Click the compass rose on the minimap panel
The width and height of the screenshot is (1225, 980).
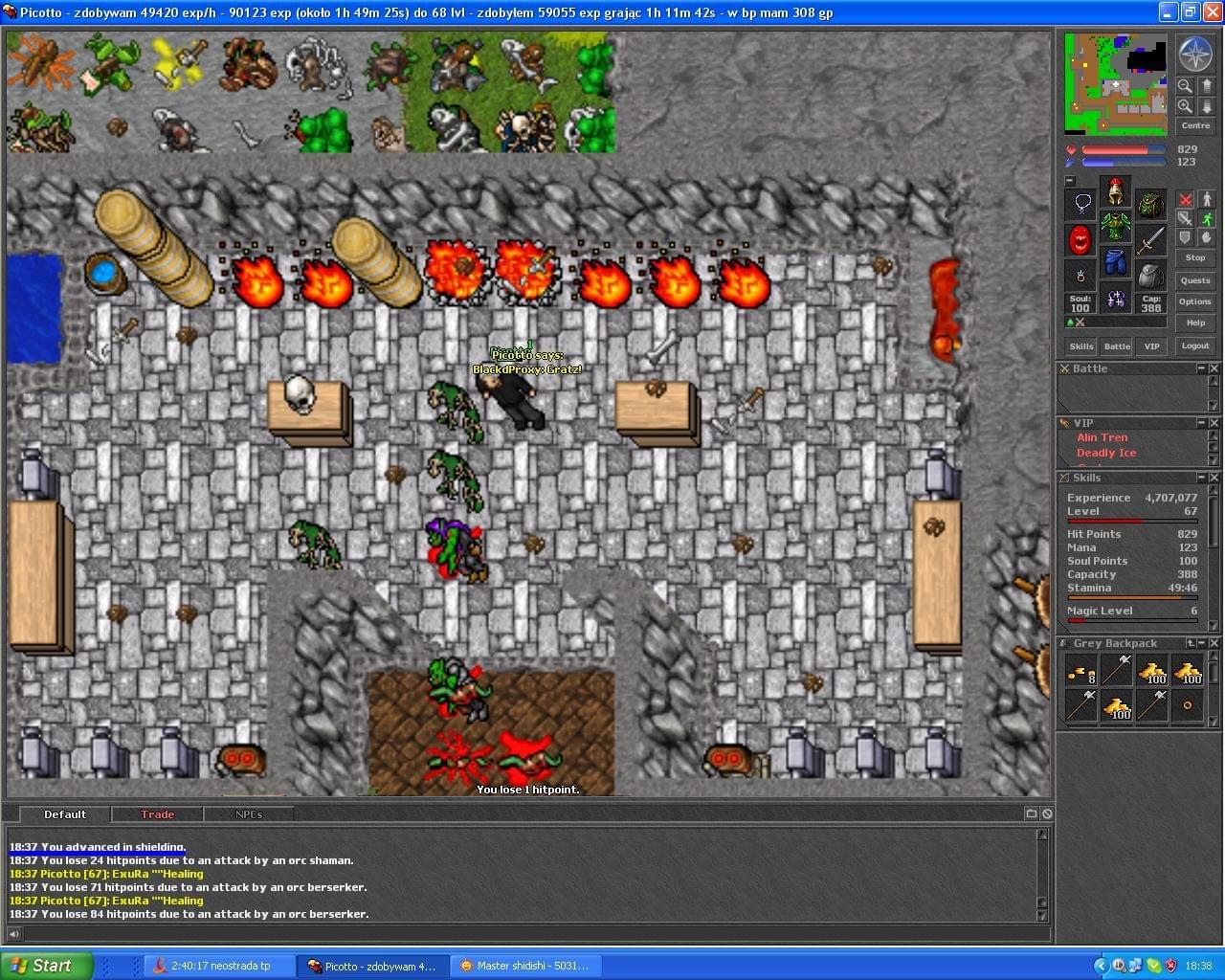pos(1194,54)
